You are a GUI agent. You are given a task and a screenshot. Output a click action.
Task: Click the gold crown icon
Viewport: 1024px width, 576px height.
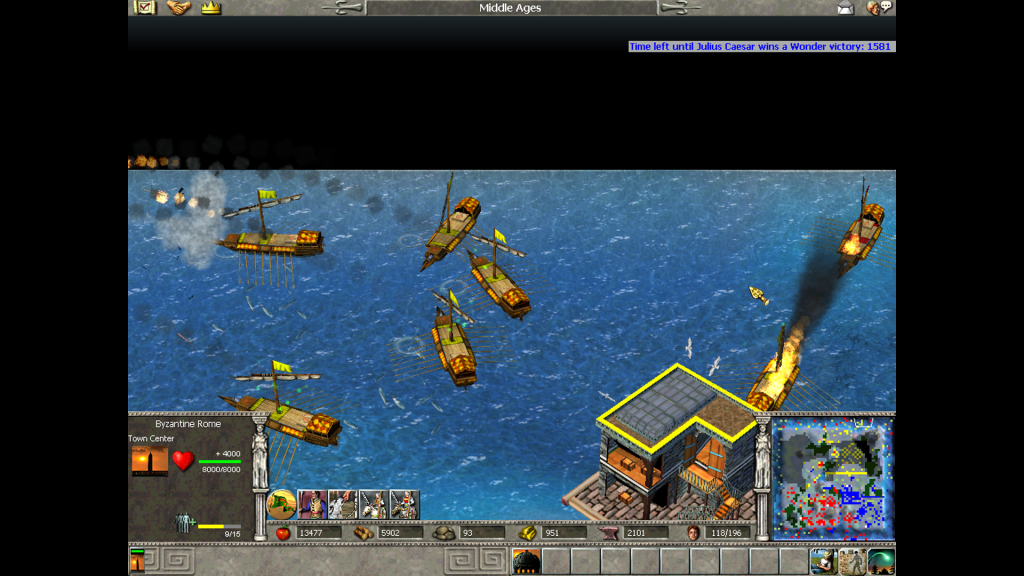(x=210, y=8)
